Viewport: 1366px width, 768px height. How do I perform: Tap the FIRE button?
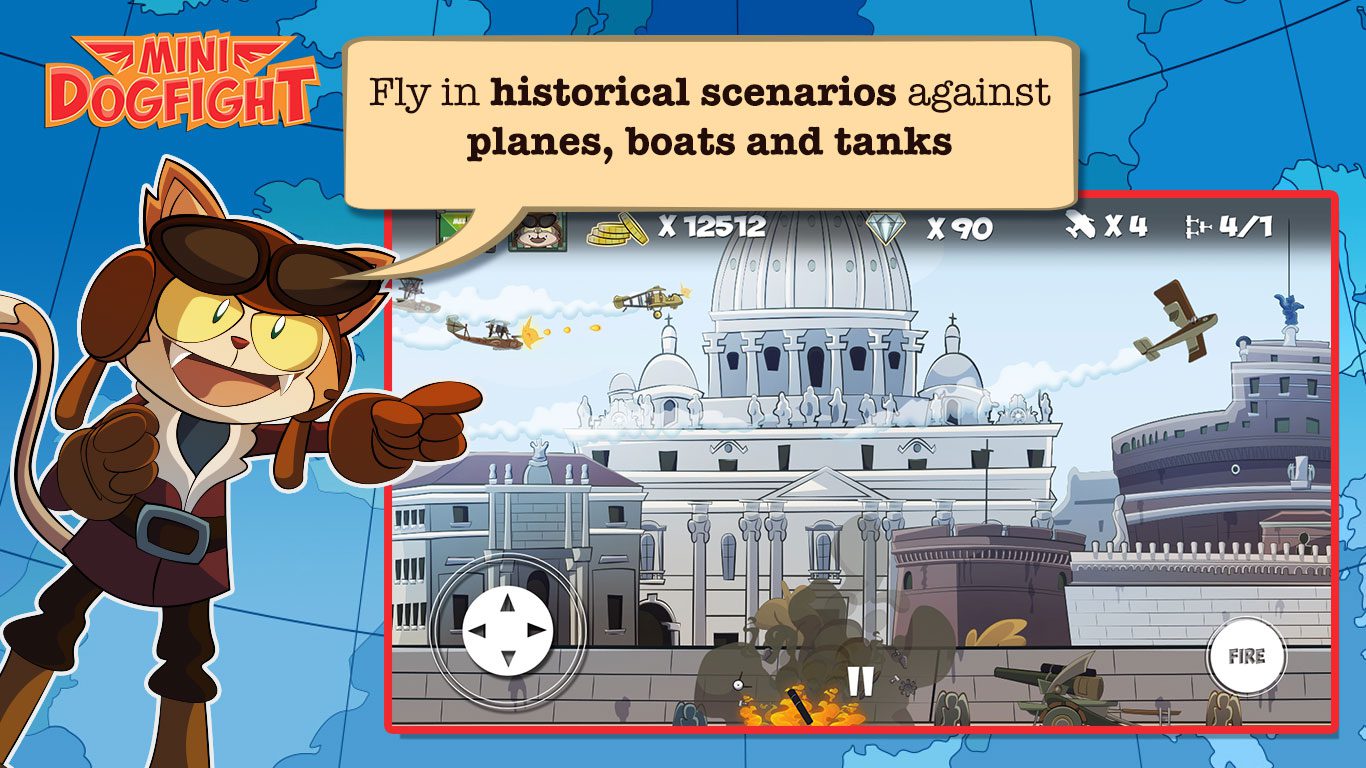[x=1246, y=656]
